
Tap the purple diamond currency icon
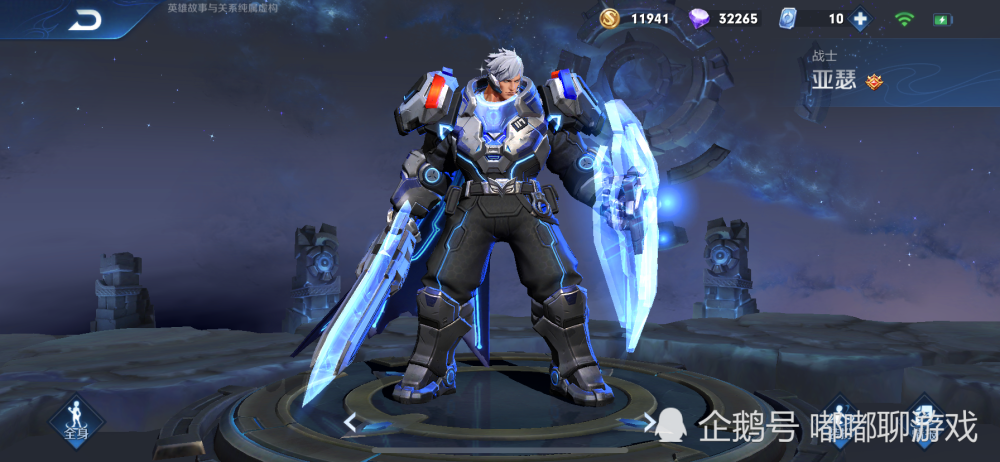(x=700, y=19)
